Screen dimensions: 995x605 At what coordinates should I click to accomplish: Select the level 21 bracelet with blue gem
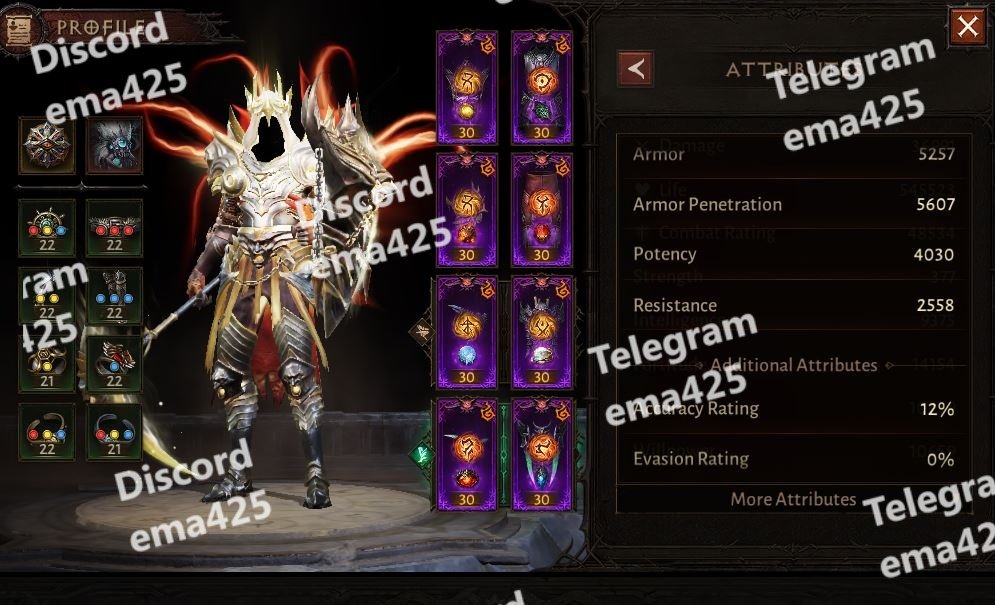pos(114,432)
